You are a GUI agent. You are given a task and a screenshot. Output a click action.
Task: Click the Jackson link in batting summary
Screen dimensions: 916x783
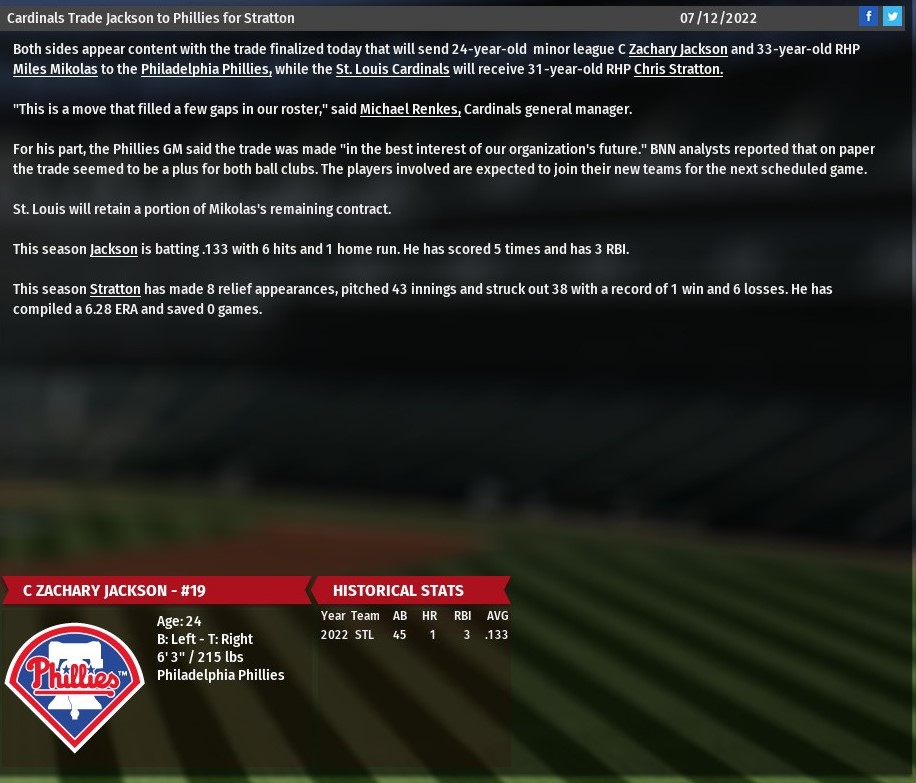coord(114,249)
